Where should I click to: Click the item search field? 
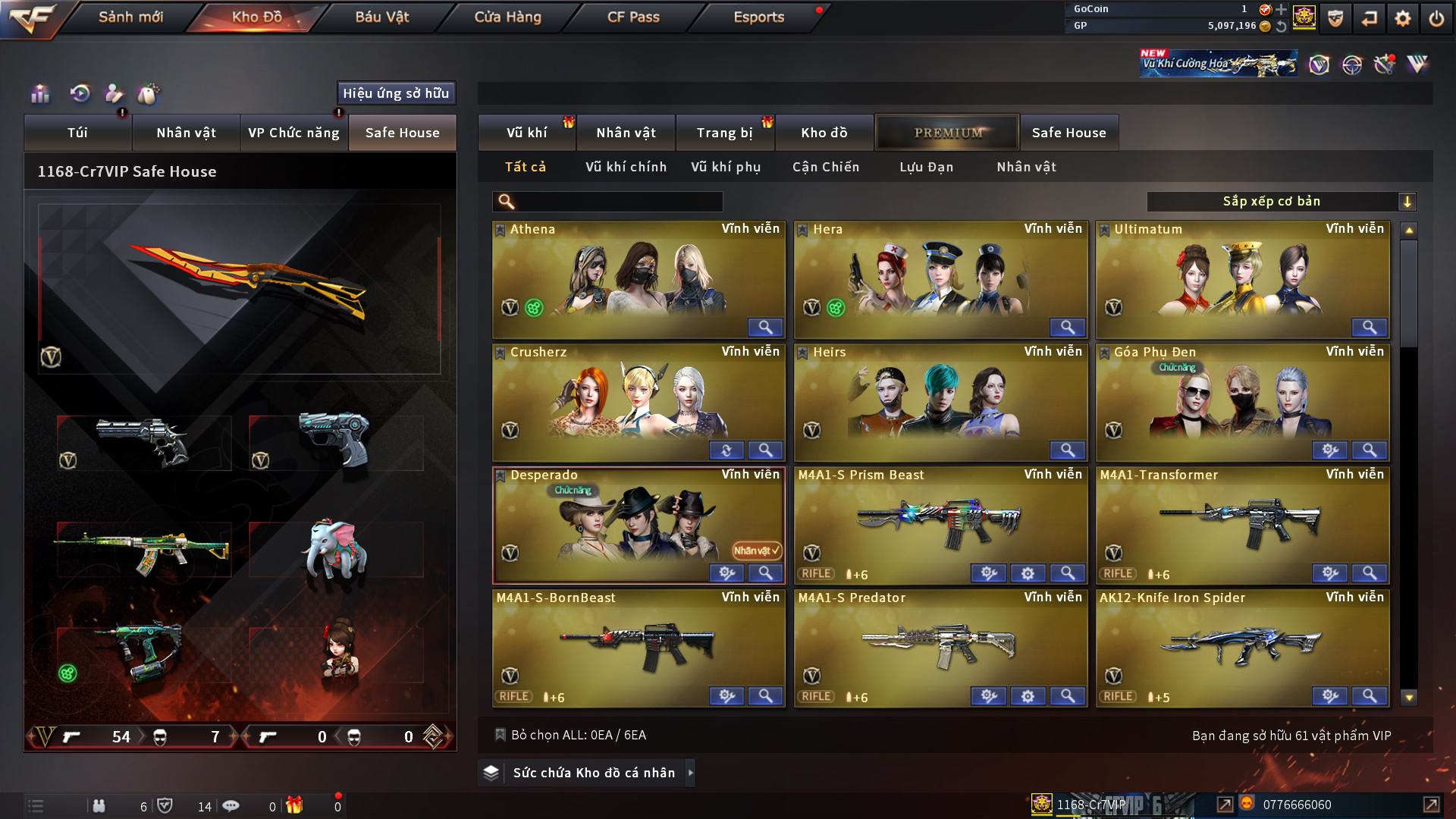coord(618,202)
